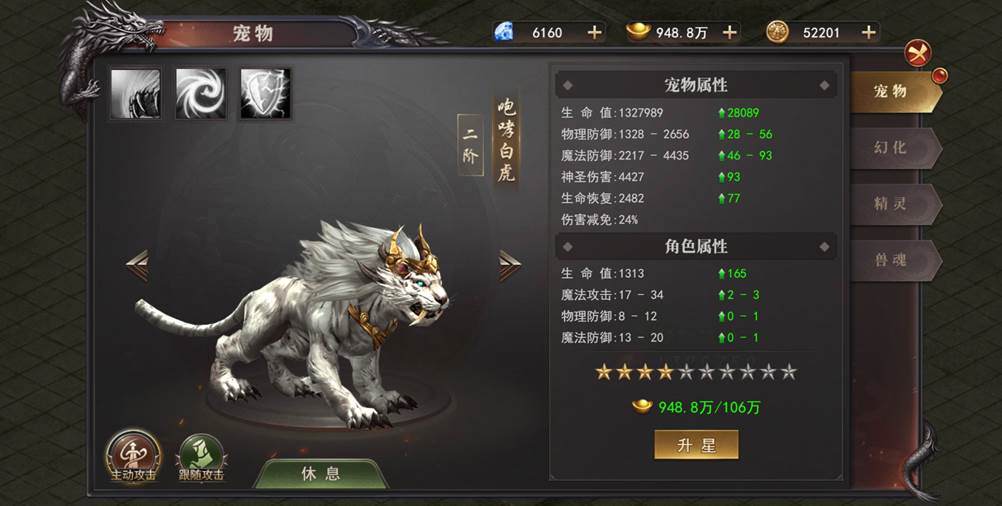The width and height of the screenshot is (1002, 506).
Task: Show the previous pet with left arrow
Action: pos(137,264)
